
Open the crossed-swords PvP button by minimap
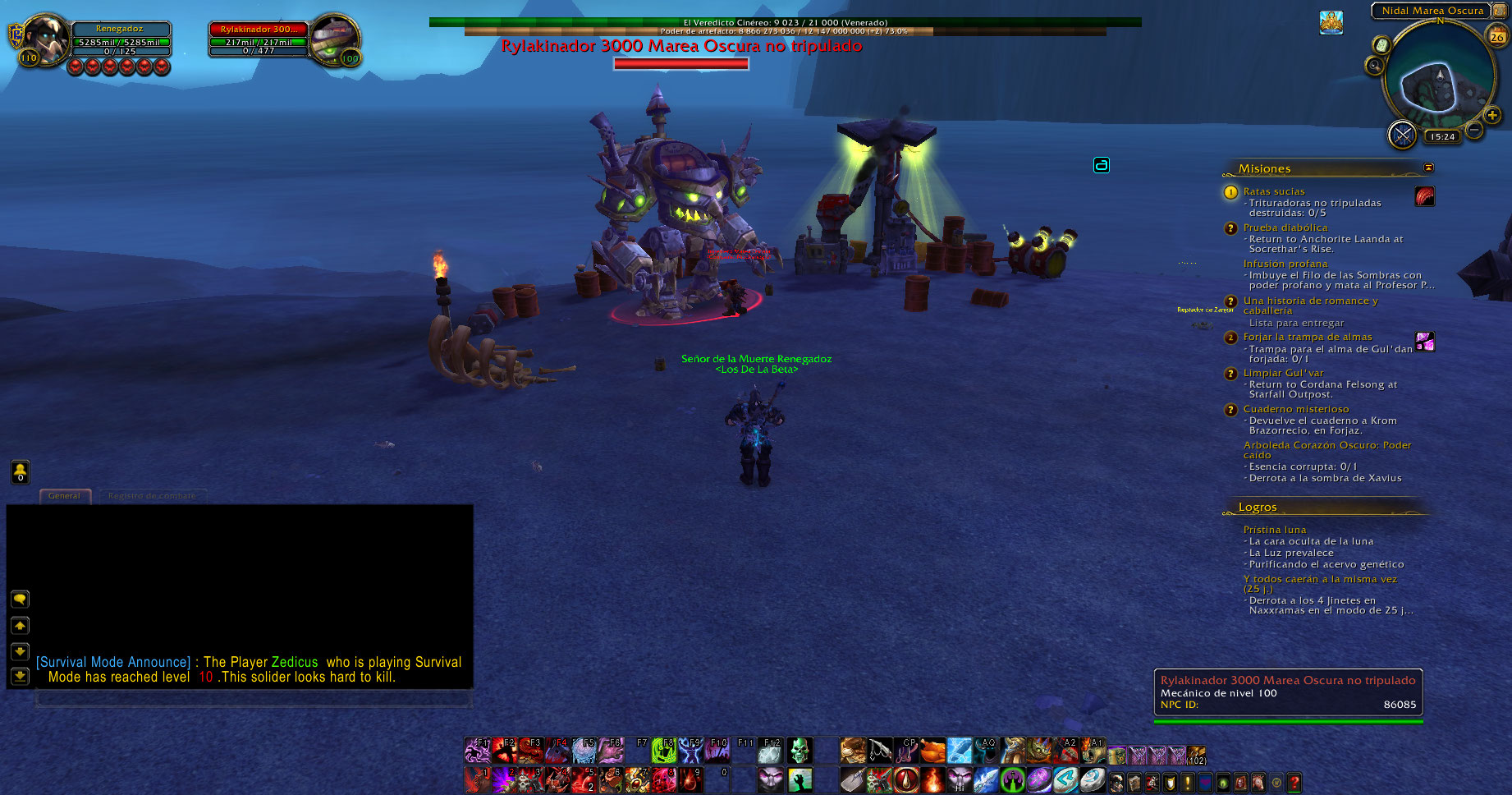tap(1402, 134)
